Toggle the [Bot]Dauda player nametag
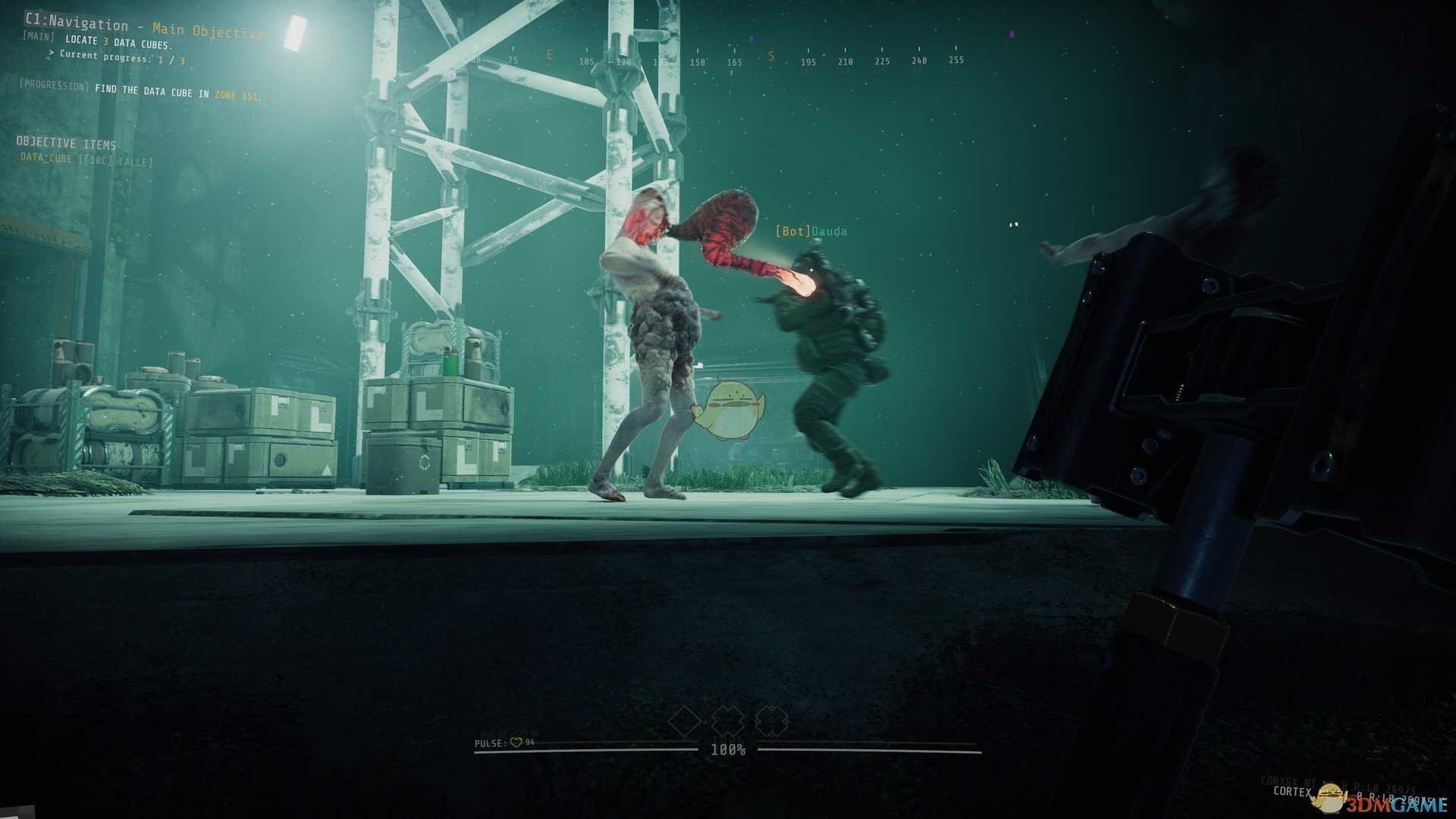The width and height of the screenshot is (1456, 819). tap(811, 230)
